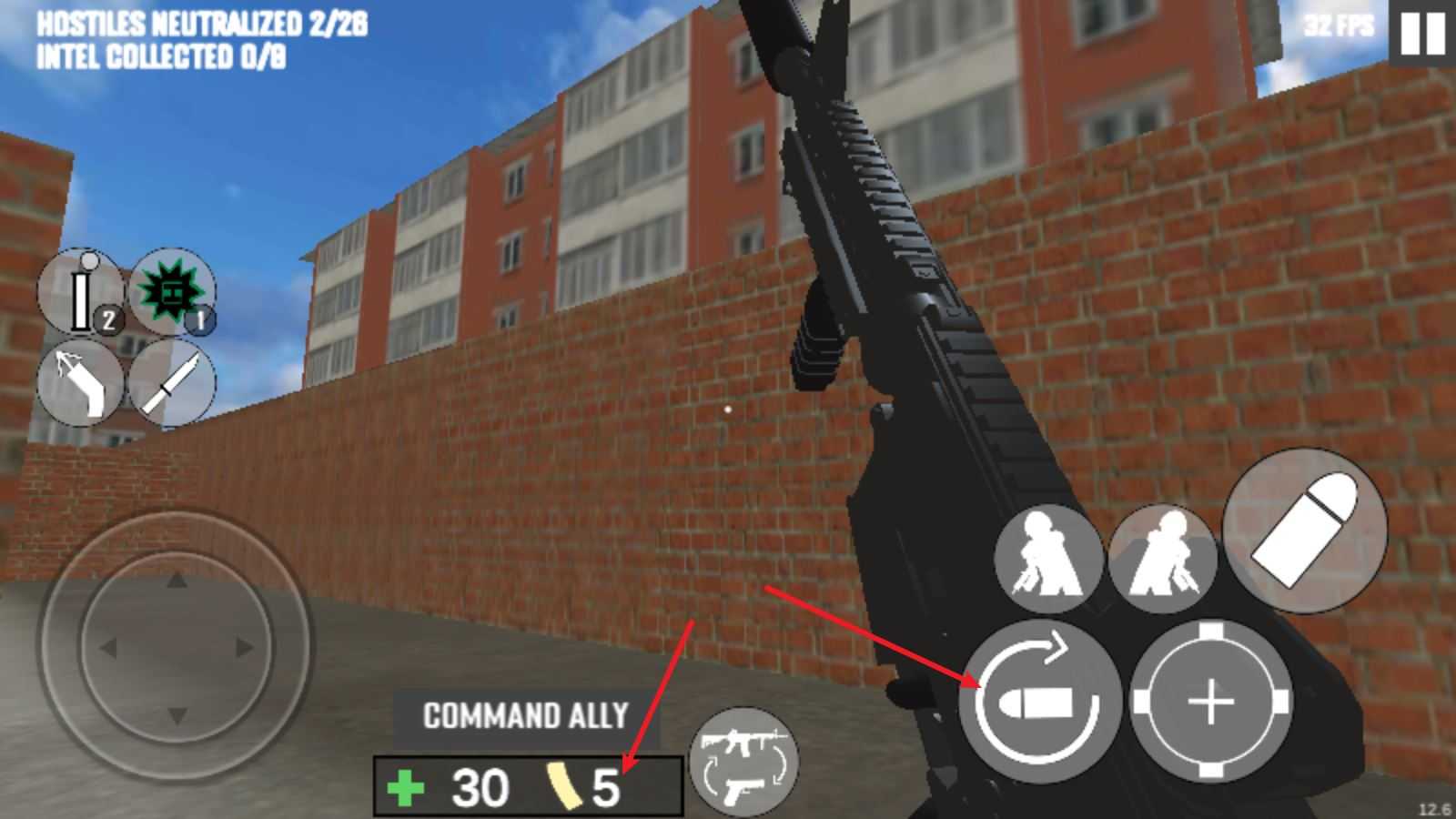The width and height of the screenshot is (1456, 819).
Task: Equip the combat knife
Action: pos(171,383)
